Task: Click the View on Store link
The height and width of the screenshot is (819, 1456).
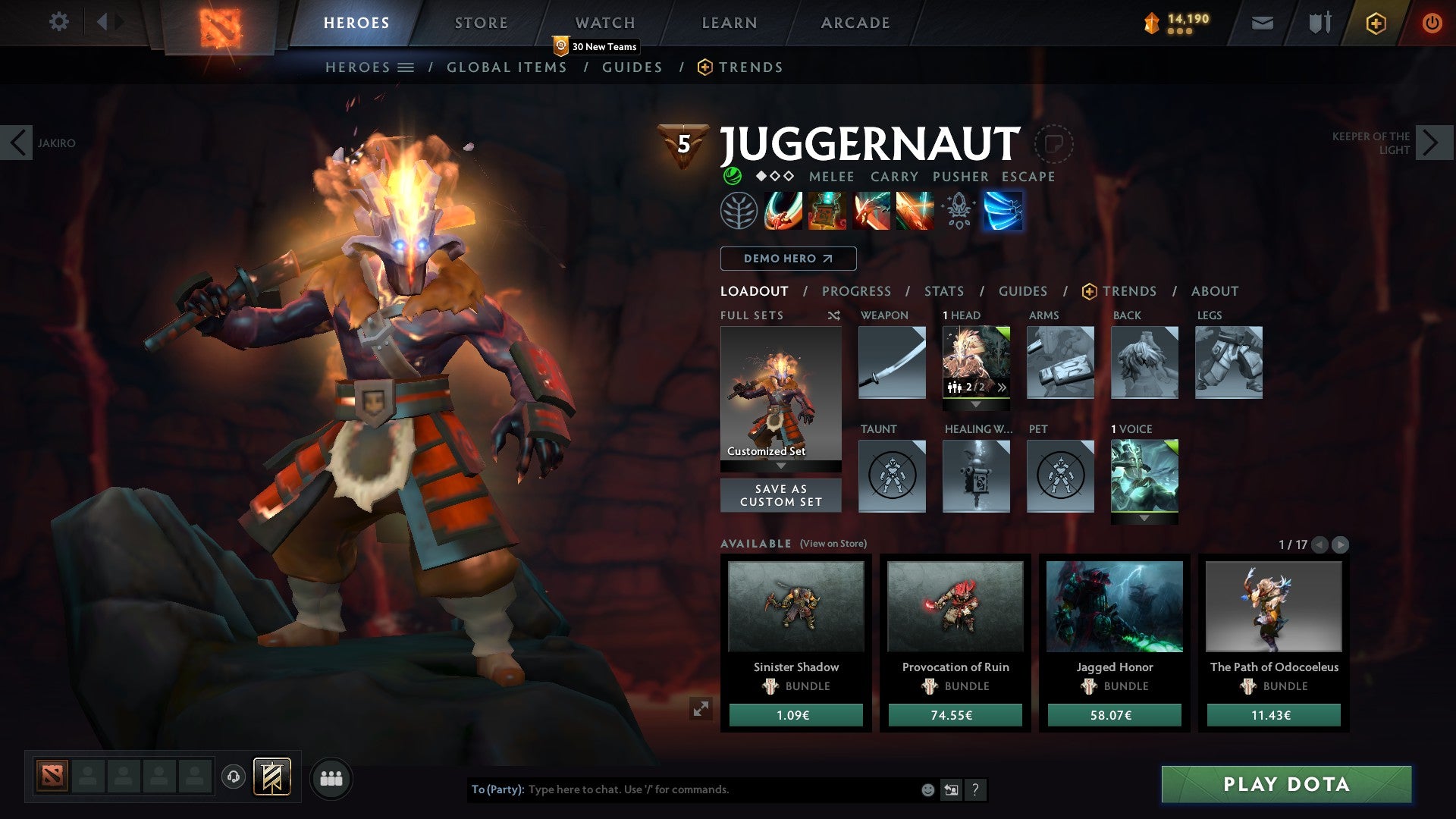Action: tap(833, 544)
